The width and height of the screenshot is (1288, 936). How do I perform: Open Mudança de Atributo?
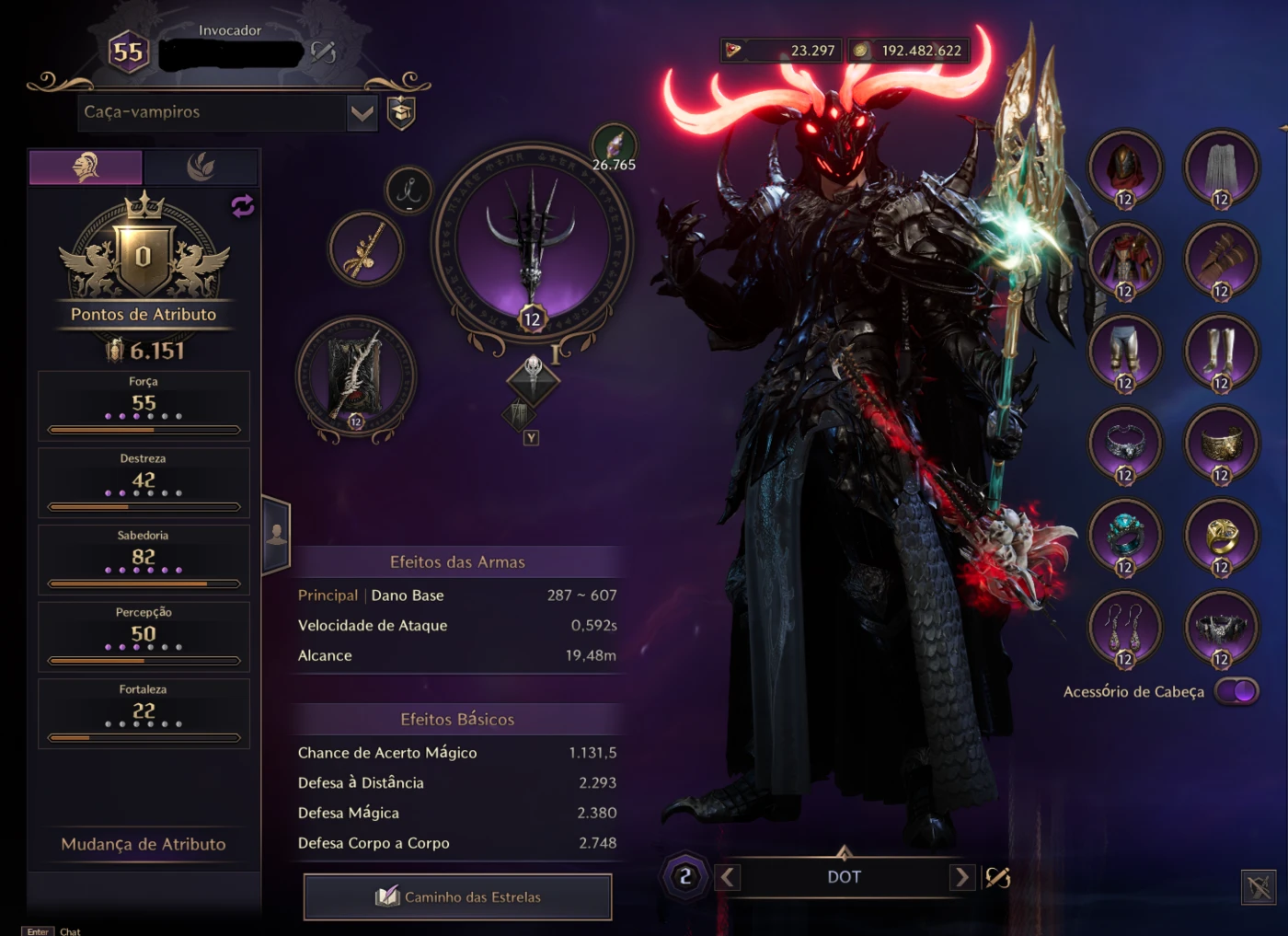[x=144, y=844]
